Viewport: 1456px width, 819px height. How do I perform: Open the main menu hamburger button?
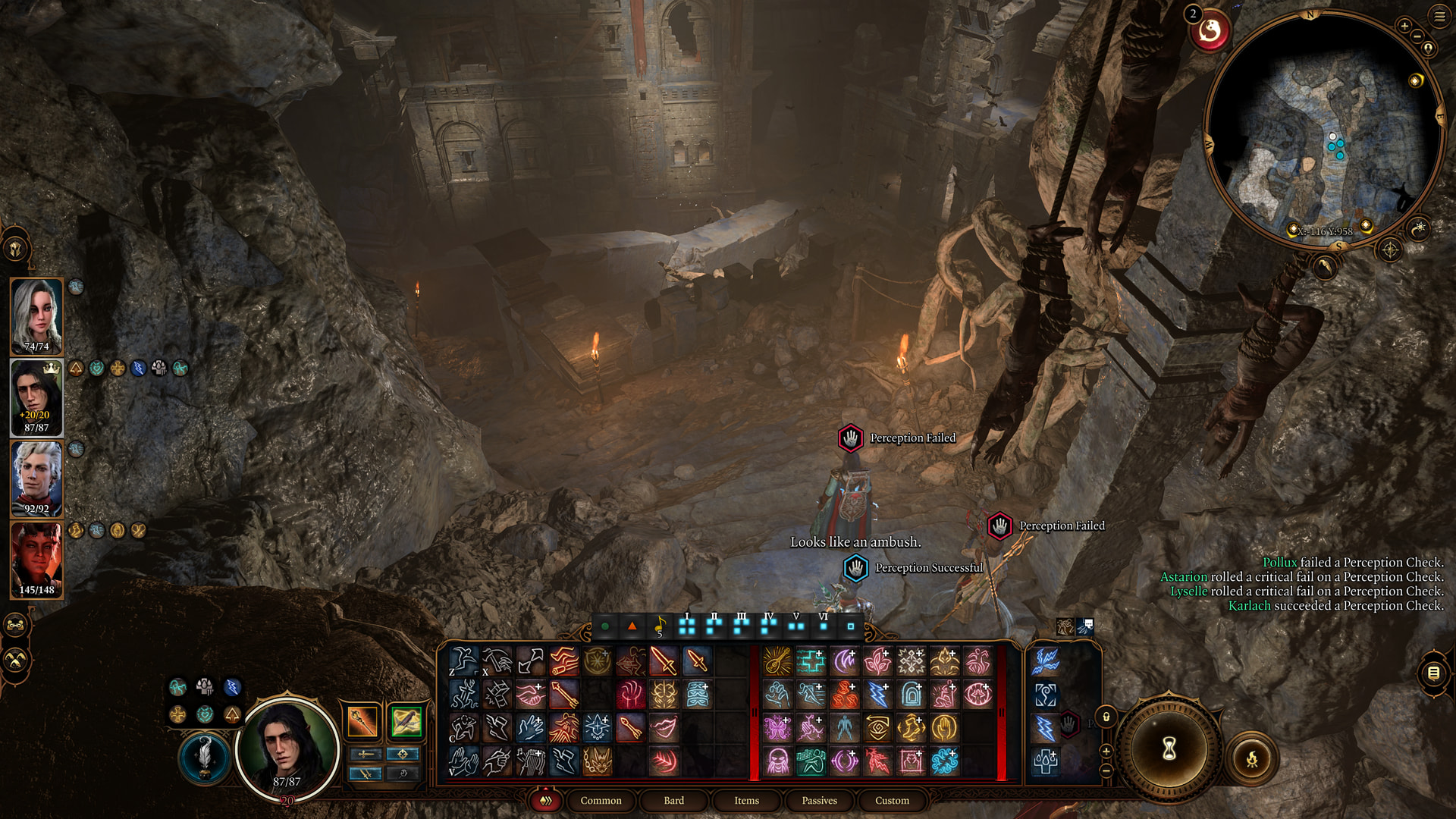pyautogui.click(x=1439, y=16)
